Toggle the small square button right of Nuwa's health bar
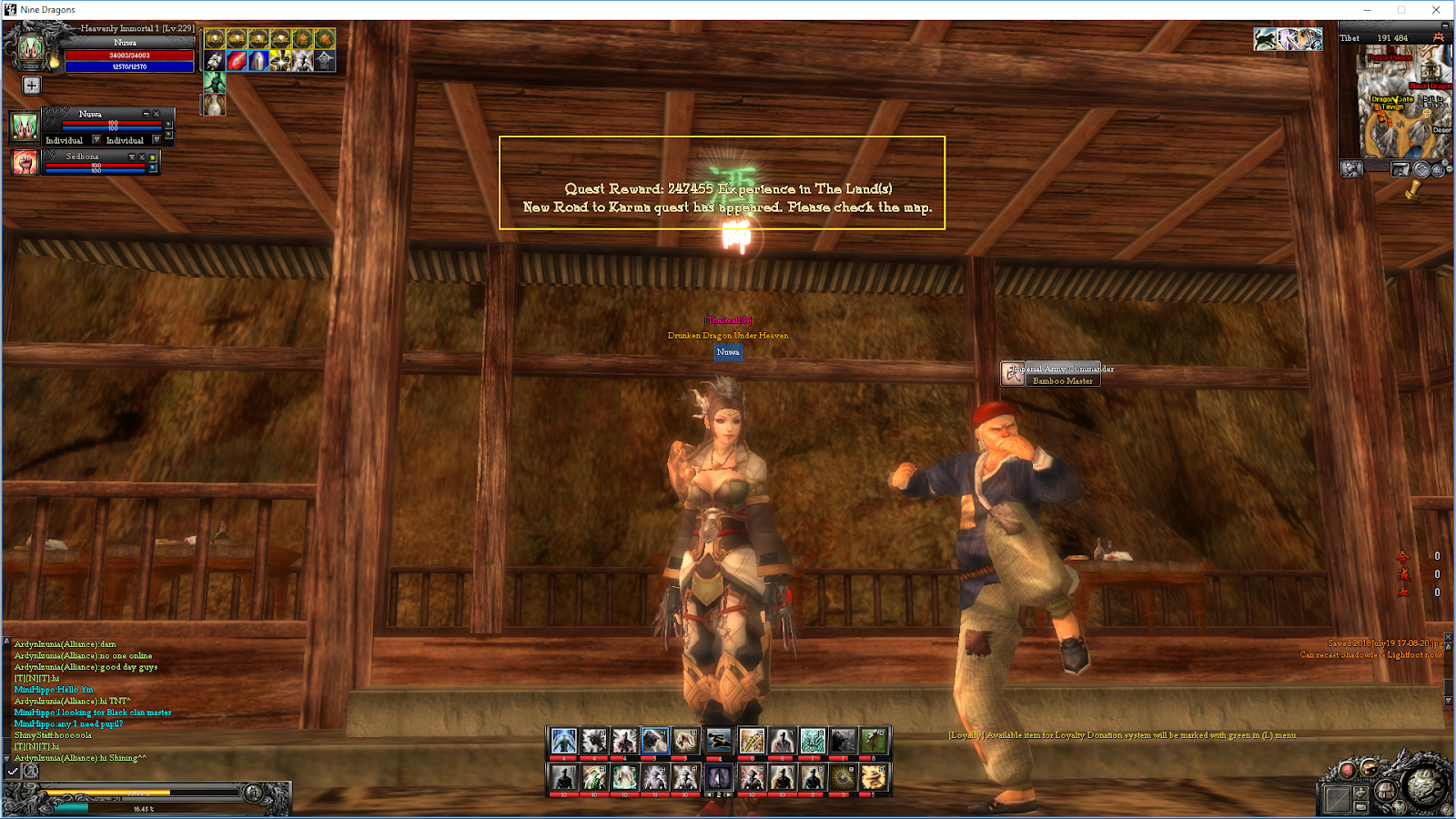The height and width of the screenshot is (819, 1456). 168,126
